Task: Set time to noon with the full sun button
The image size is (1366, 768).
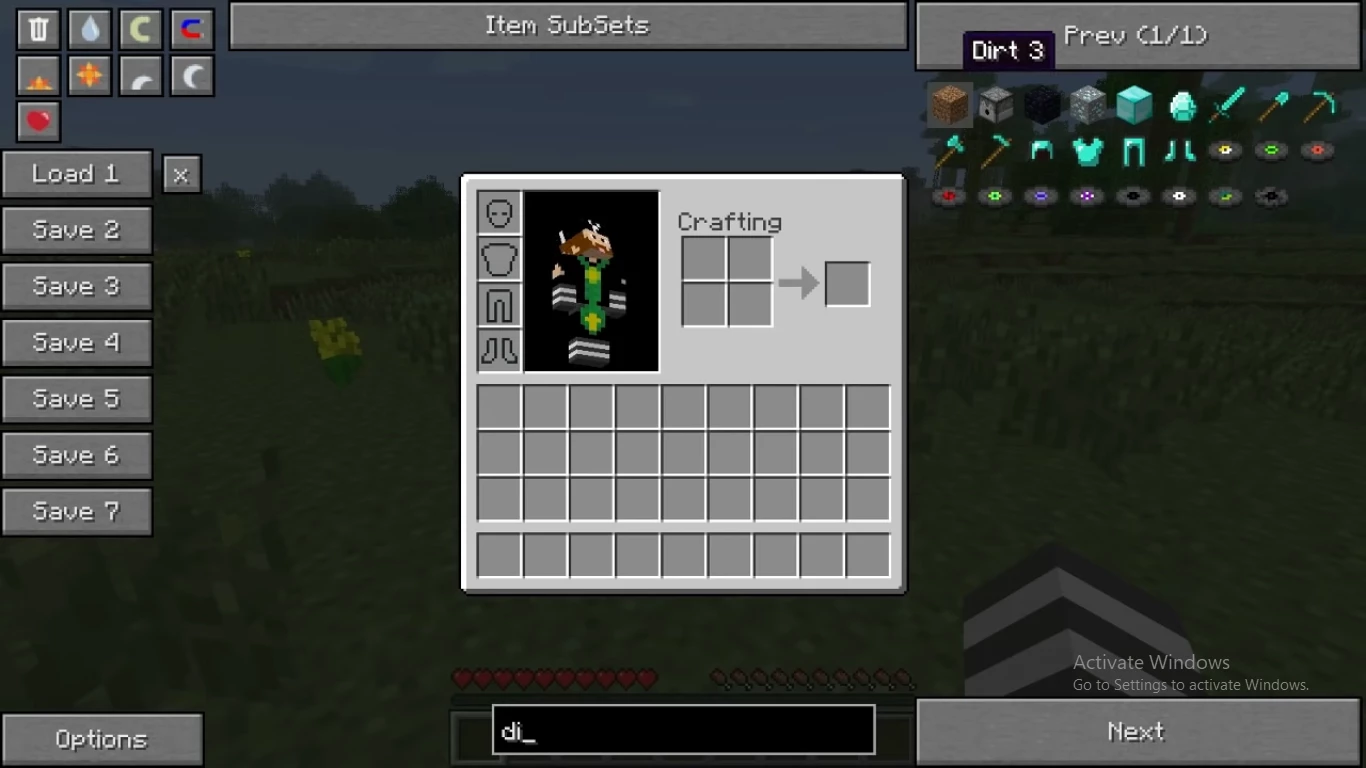Action: point(90,75)
